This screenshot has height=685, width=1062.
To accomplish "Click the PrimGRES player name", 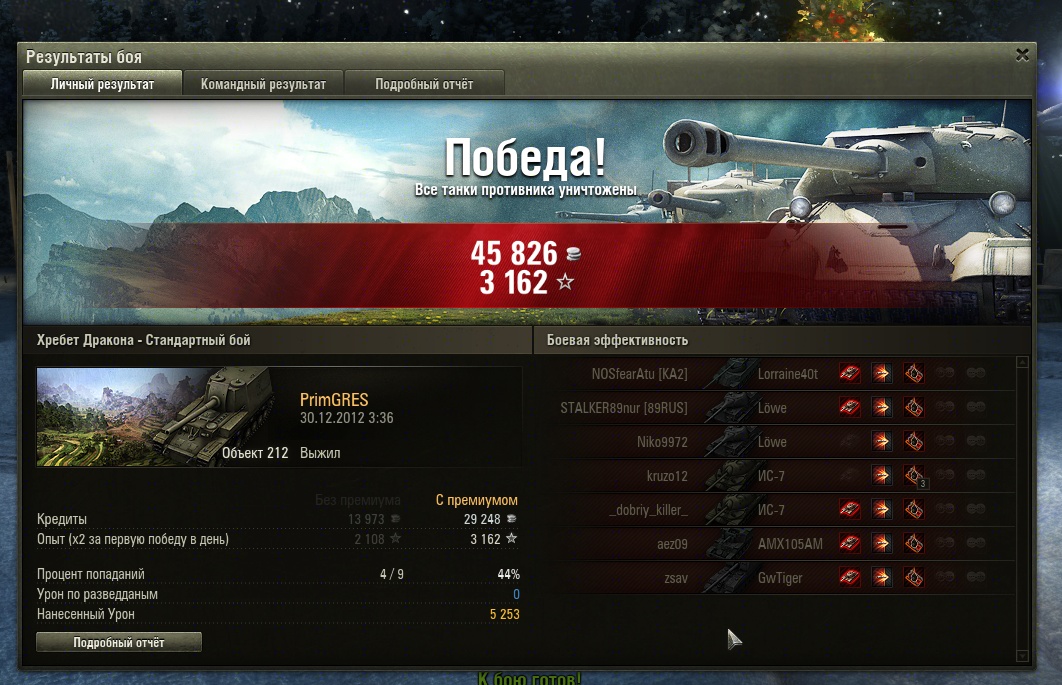I will pyautogui.click(x=334, y=400).
